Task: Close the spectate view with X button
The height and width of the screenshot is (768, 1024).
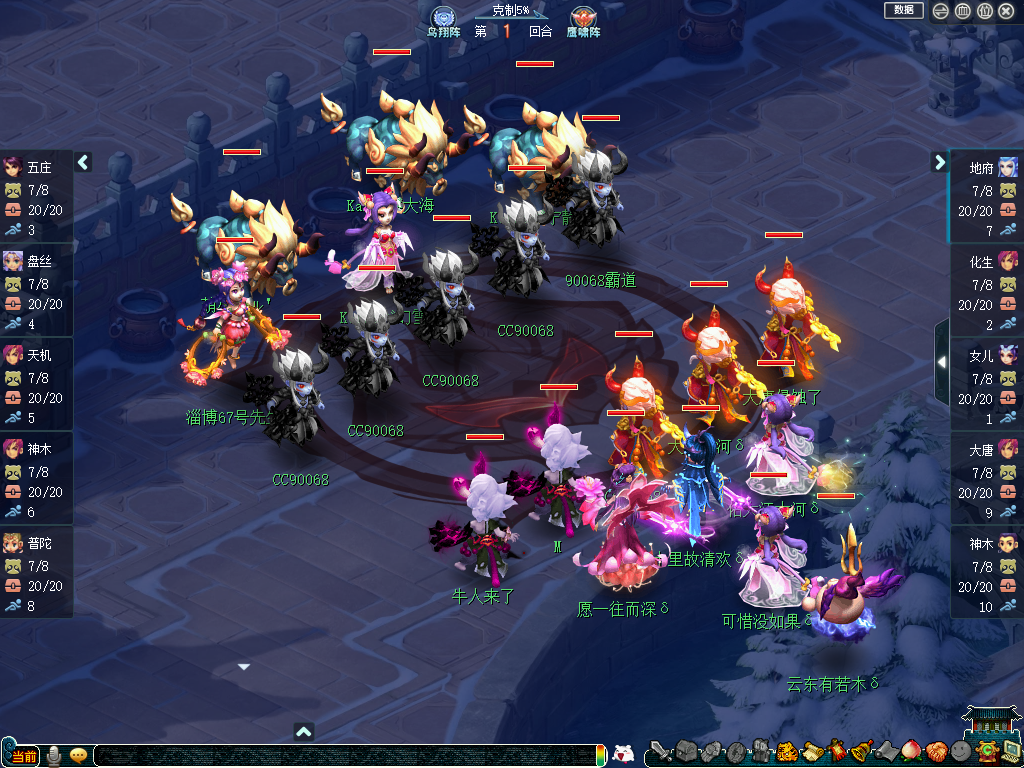Action: click(1006, 11)
